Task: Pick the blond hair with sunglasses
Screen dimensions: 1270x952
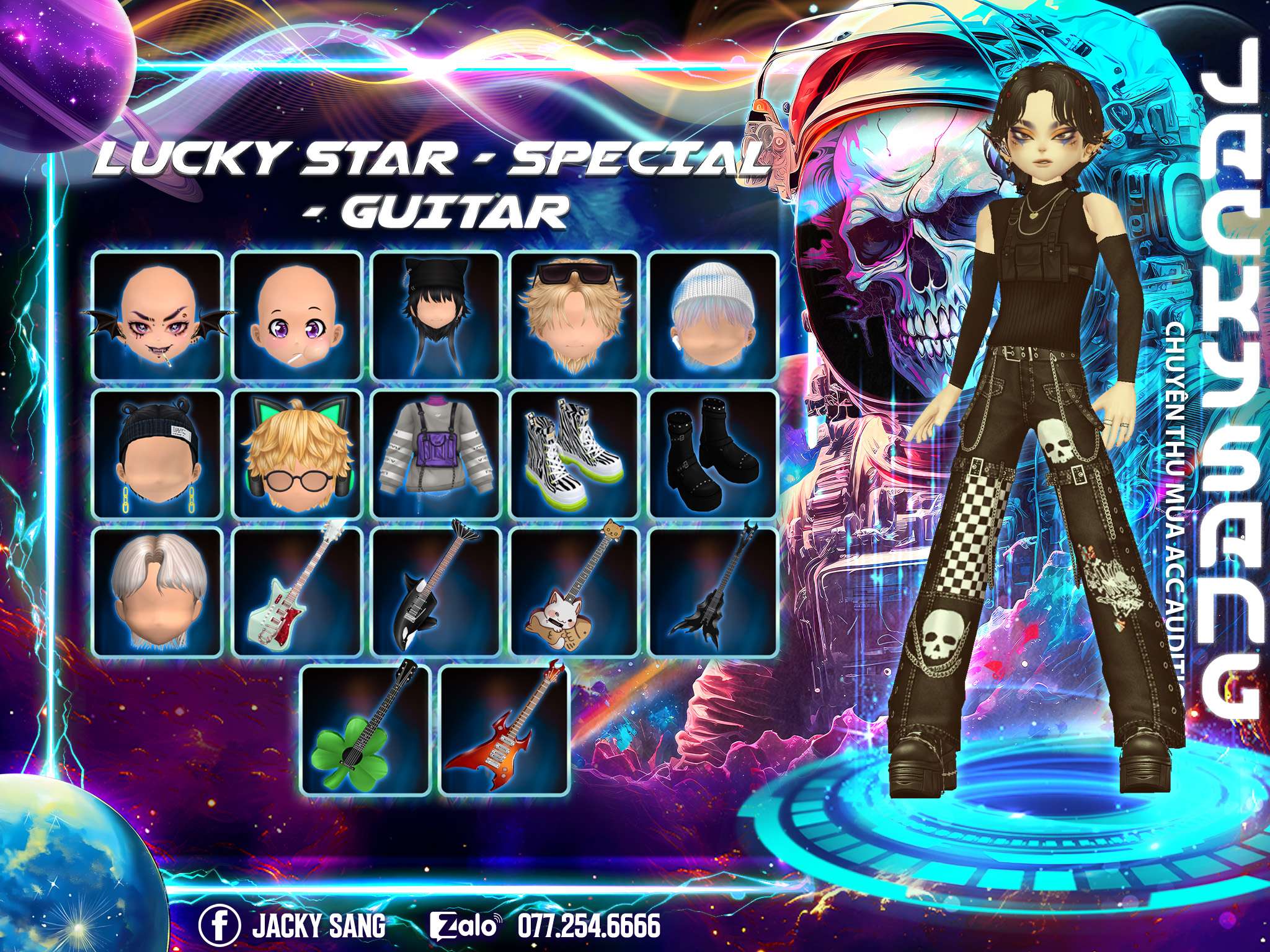Action: coord(575,315)
